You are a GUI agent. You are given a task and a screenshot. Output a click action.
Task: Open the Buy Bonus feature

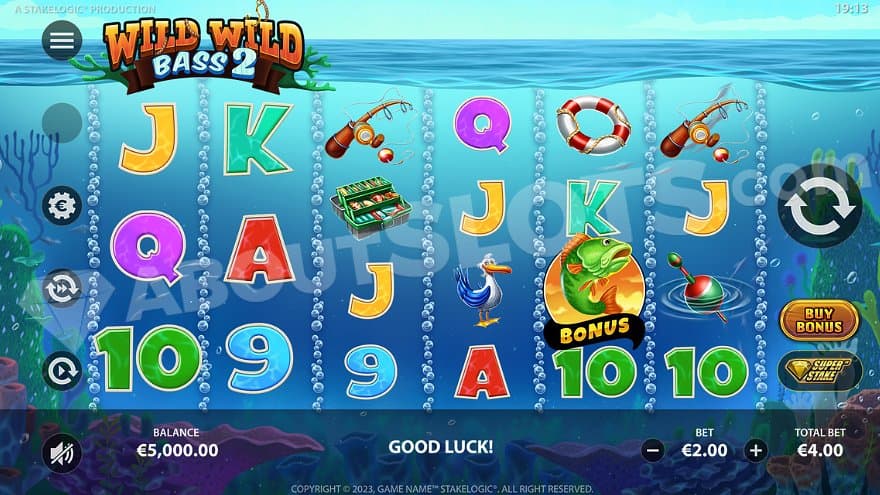point(819,319)
